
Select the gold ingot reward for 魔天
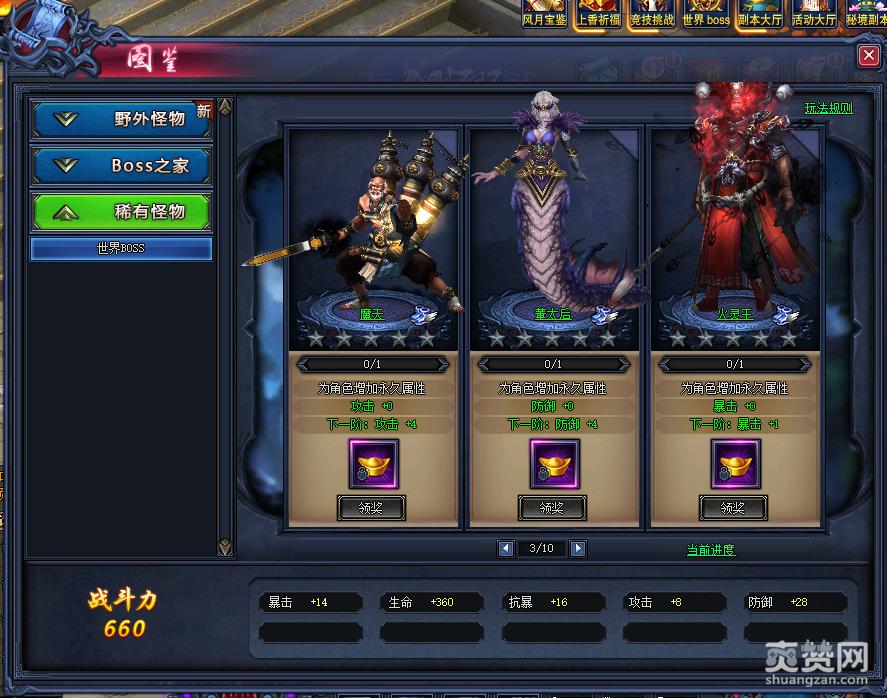point(373,463)
